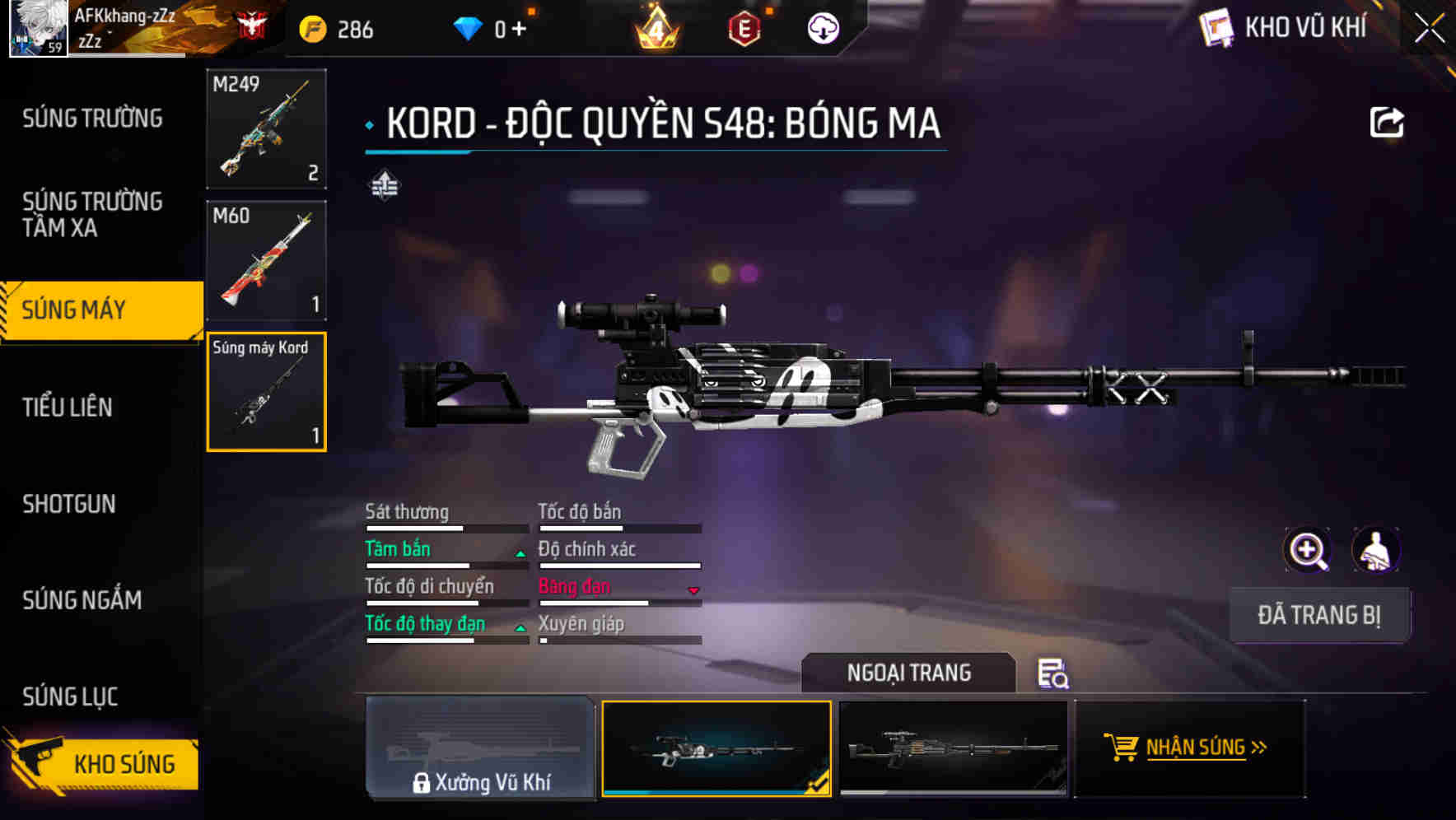The height and width of the screenshot is (820, 1456).
Task: Share the Kord weapon skin
Action: pos(1386,123)
